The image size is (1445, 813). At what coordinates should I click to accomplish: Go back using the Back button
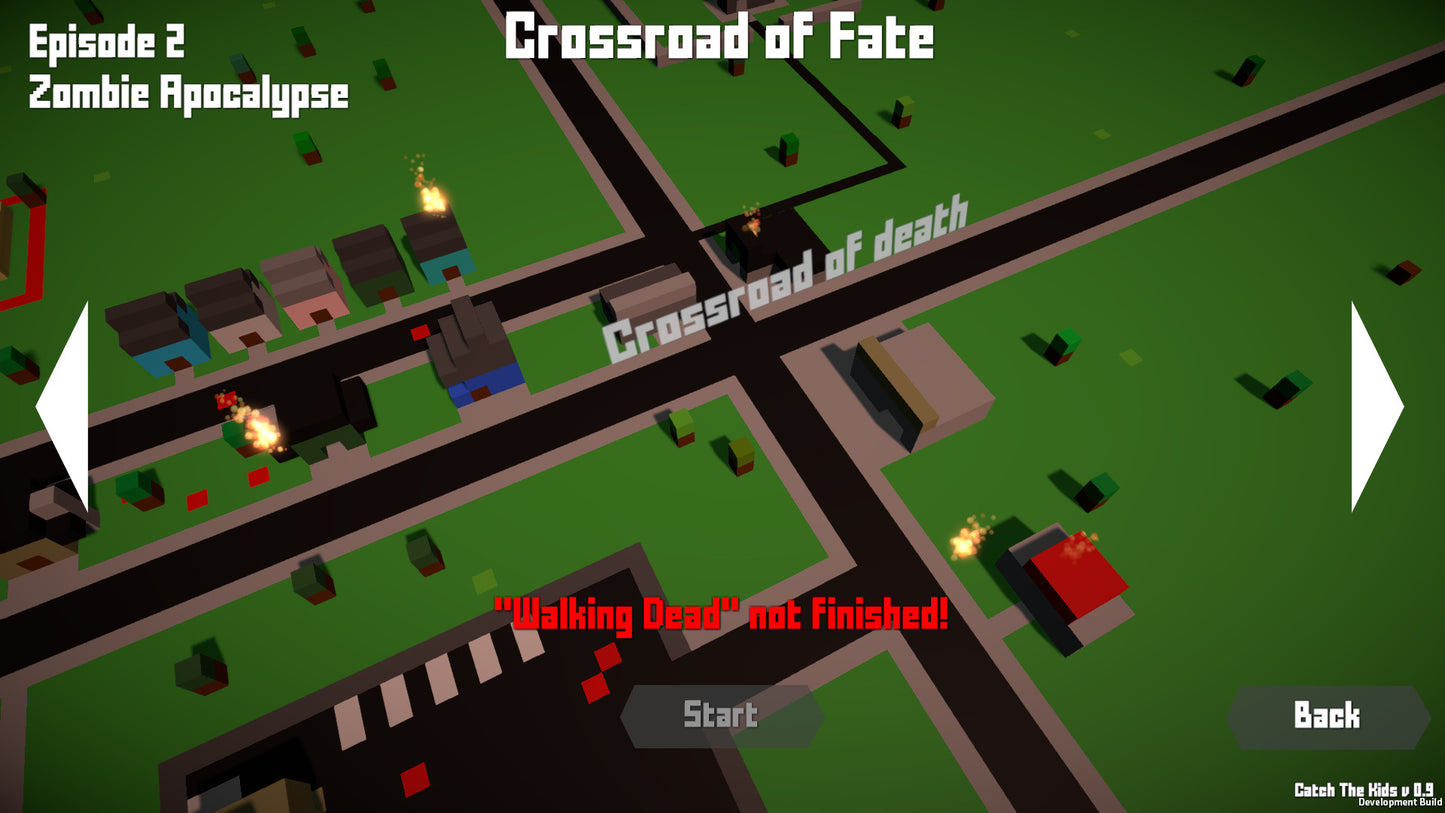point(1327,716)
